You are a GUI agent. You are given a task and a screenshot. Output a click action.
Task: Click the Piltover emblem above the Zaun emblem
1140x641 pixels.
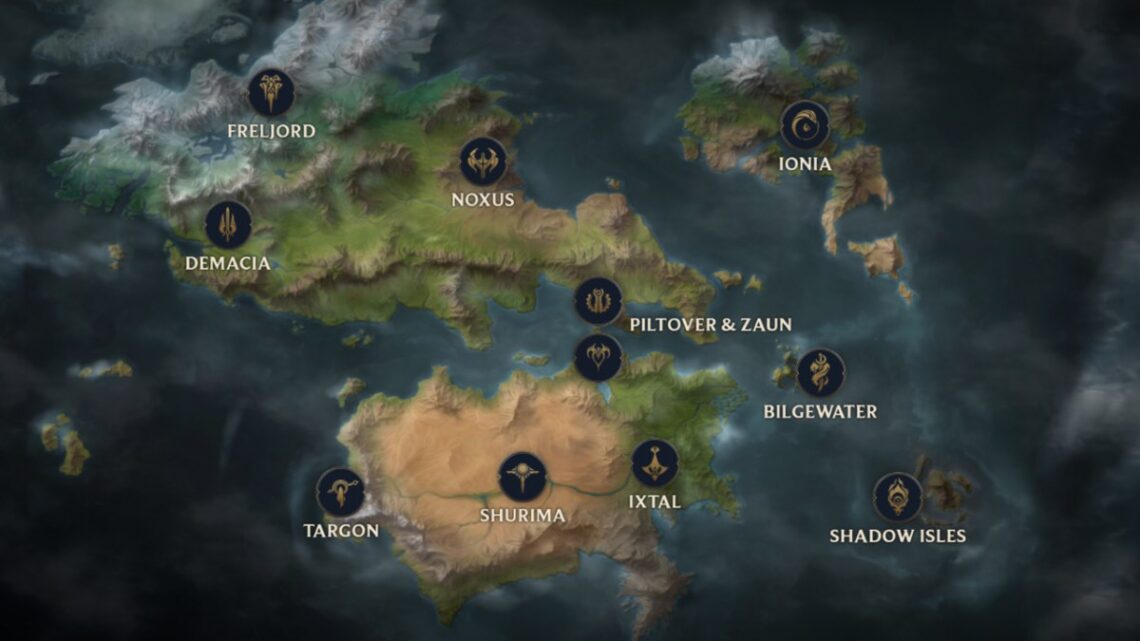[x=598, y=301]
